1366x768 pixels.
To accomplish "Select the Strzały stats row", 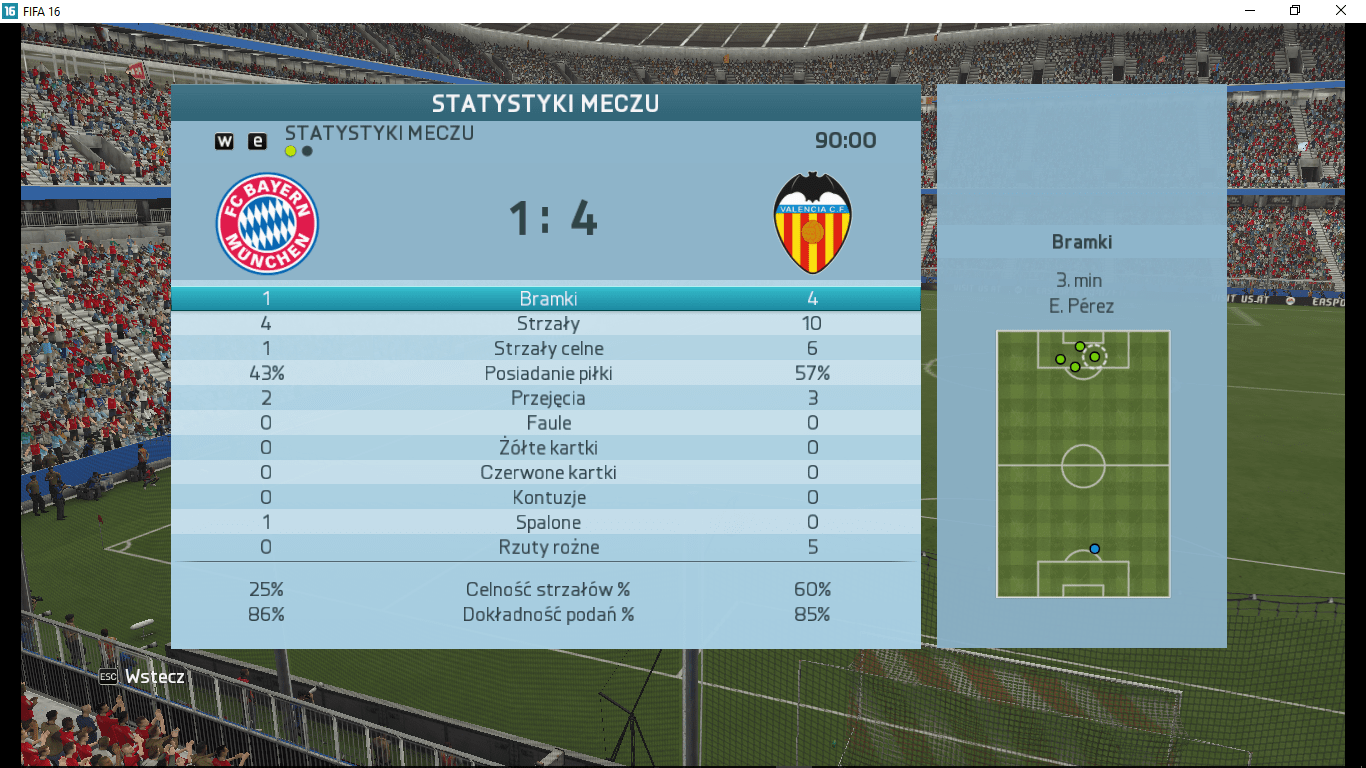I will coord(547,324).
